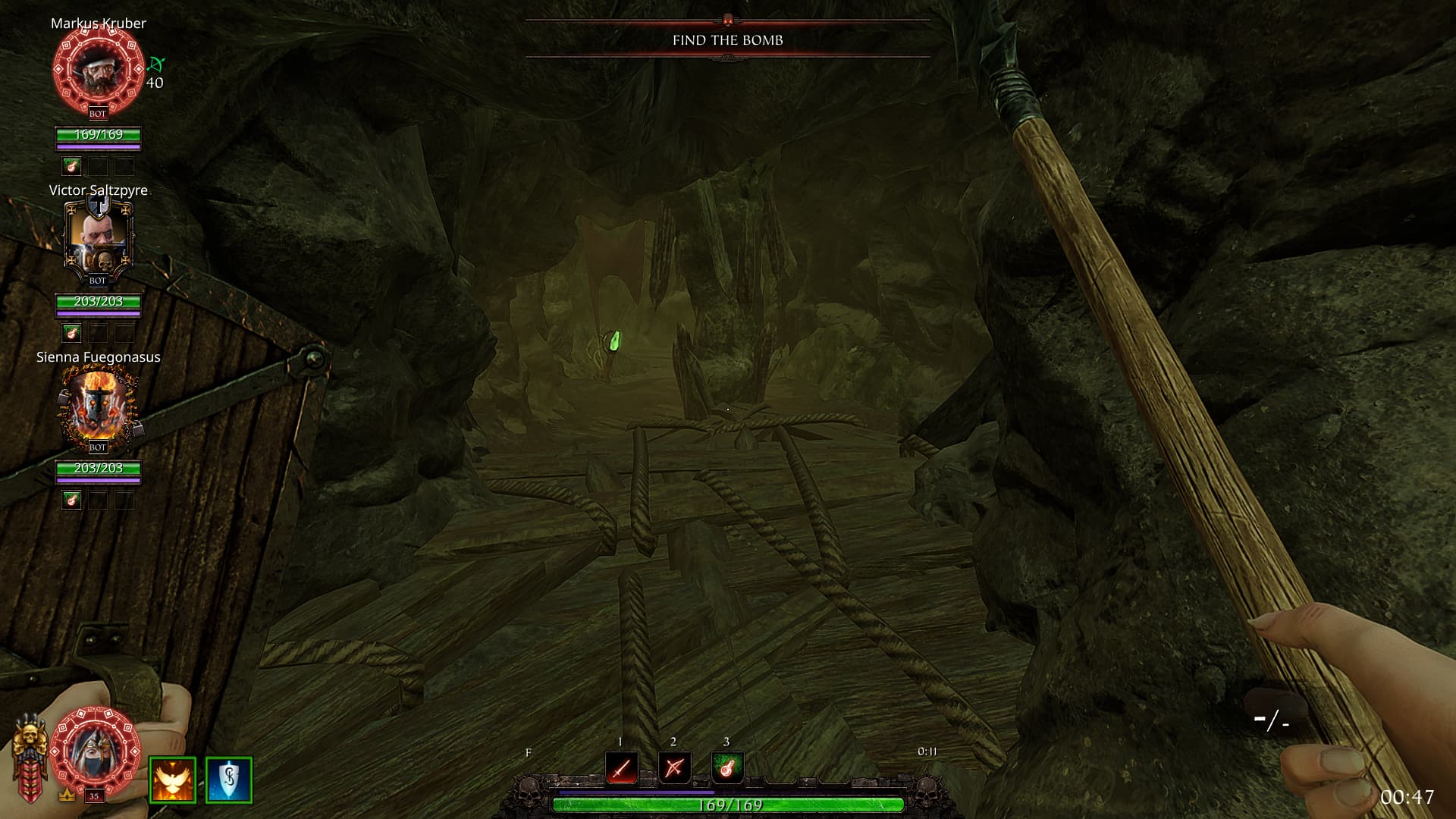The width and height of the screenshot is (1456, 819).
Task: Switch to the ranged weapon slot 2
Action: [x=674, y=768]
